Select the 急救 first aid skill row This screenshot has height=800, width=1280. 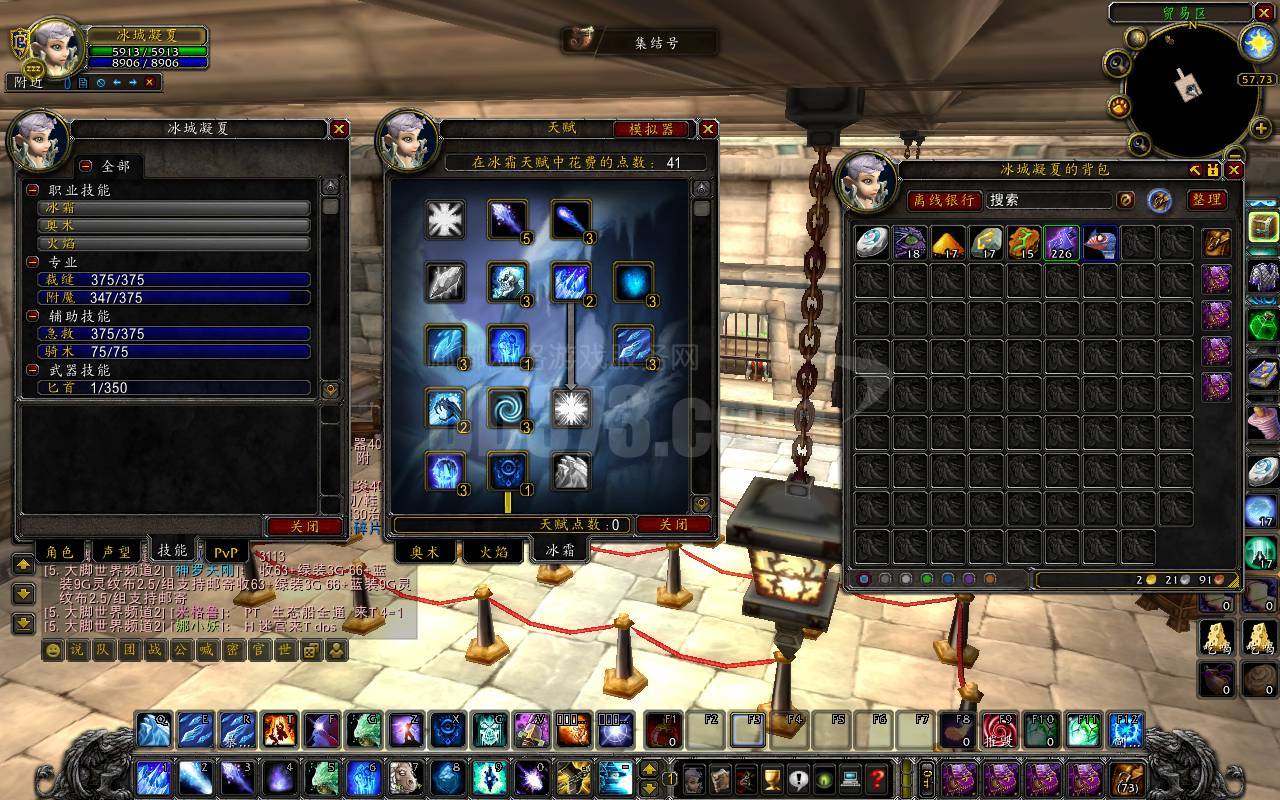click(x=174, y=334)
